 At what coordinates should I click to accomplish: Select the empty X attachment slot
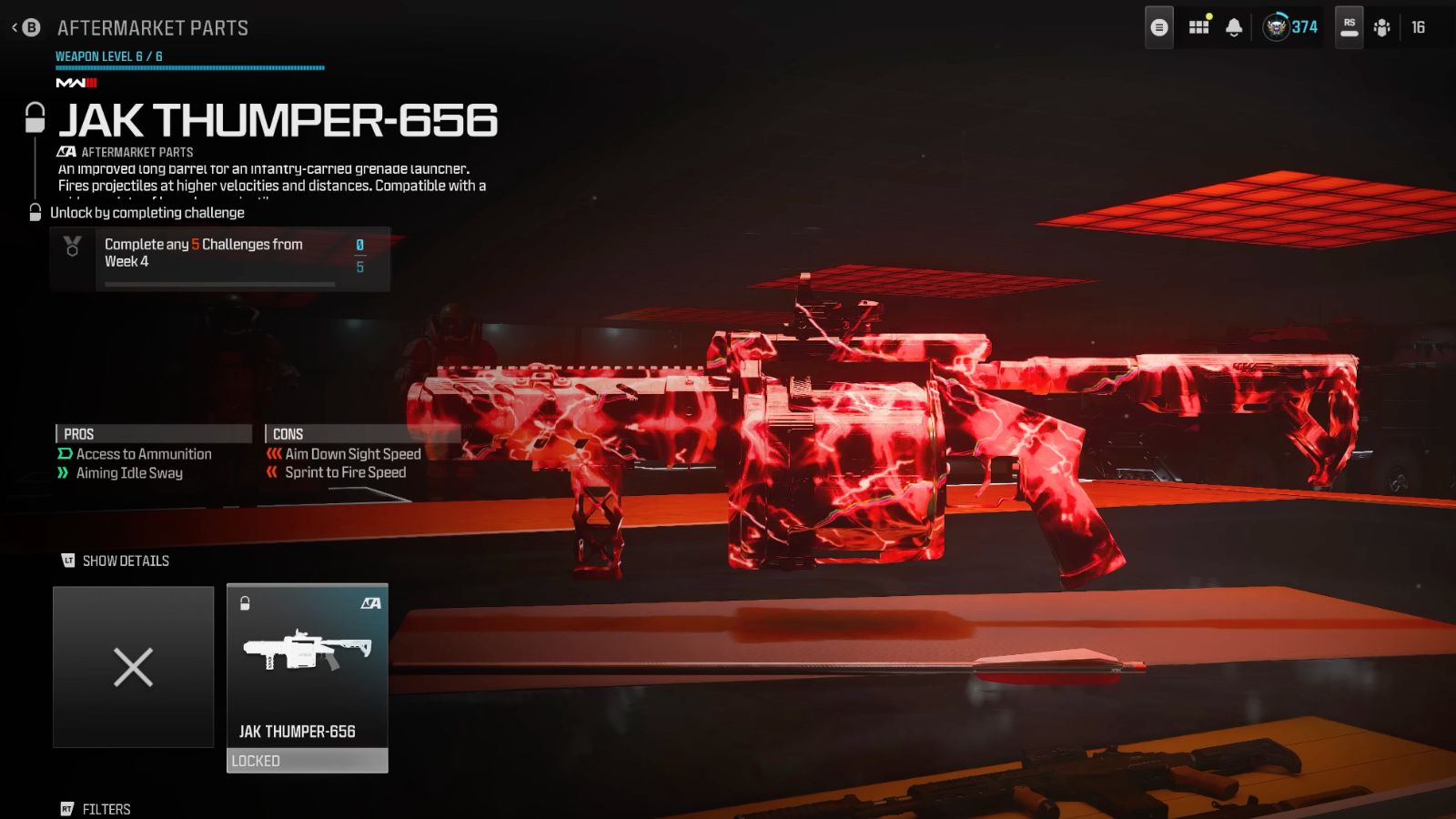(133, 667)
